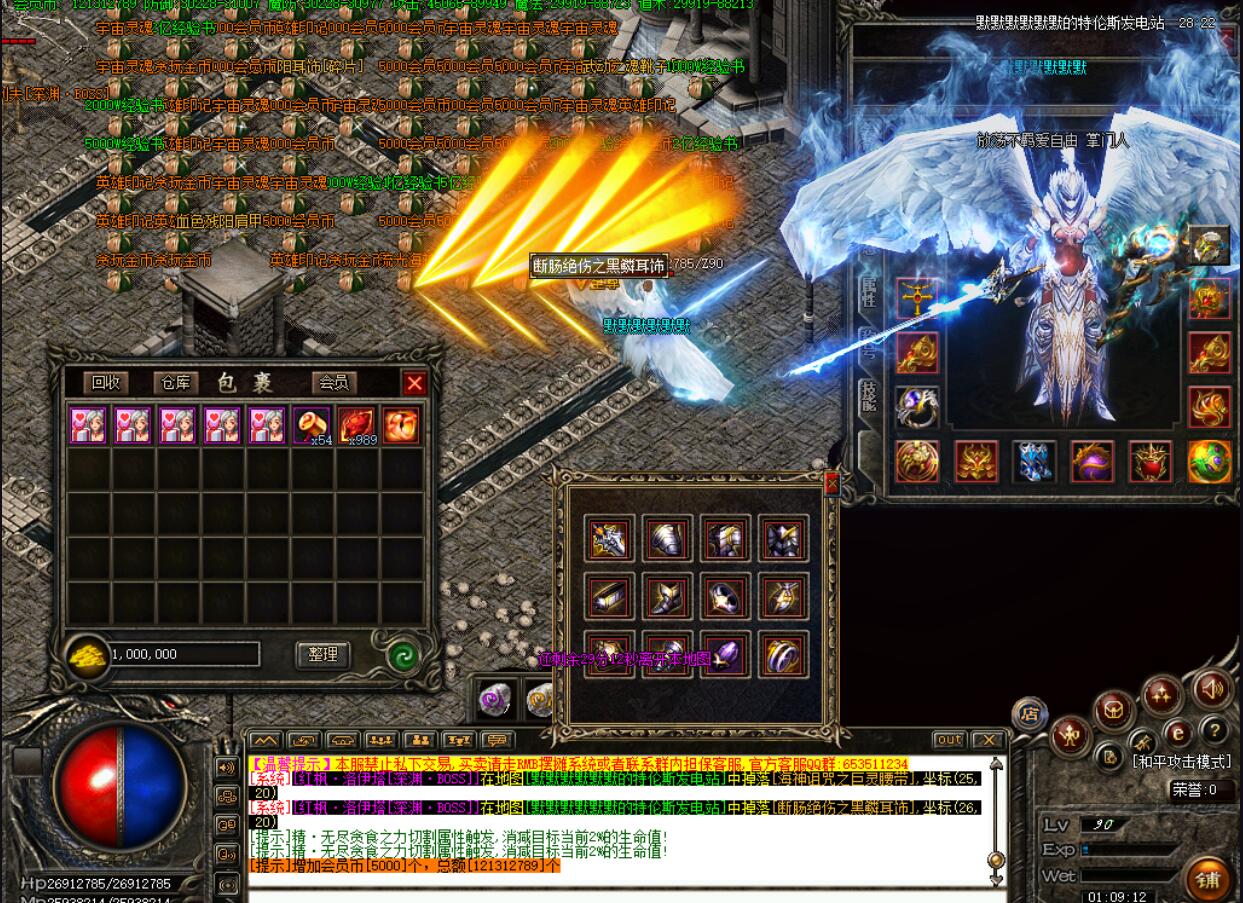The height and width of the screenshot is (903, 1243).
Task: Click the 回收 recycle button in the bag
Action: coord(105,382)
